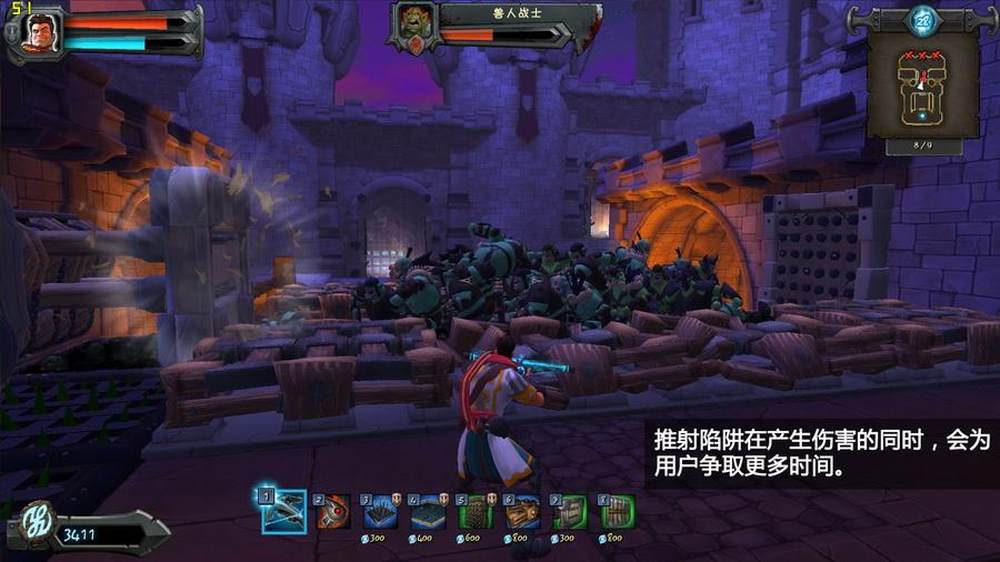
Task: Choose the red-gem bracer in slot 2
Action: [x=333, y=511]
